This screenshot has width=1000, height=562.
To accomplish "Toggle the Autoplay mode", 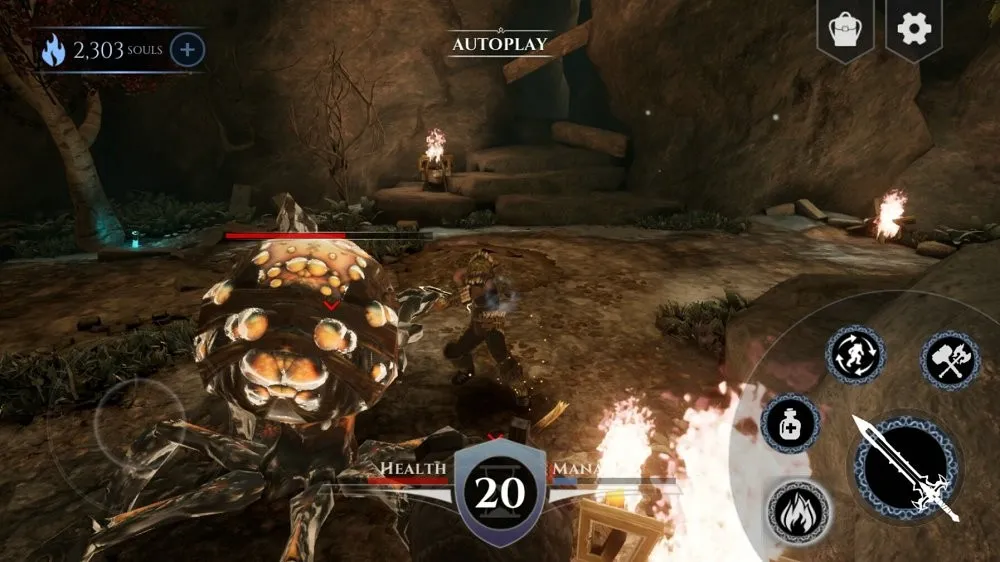I will click(x=499, y=44).
